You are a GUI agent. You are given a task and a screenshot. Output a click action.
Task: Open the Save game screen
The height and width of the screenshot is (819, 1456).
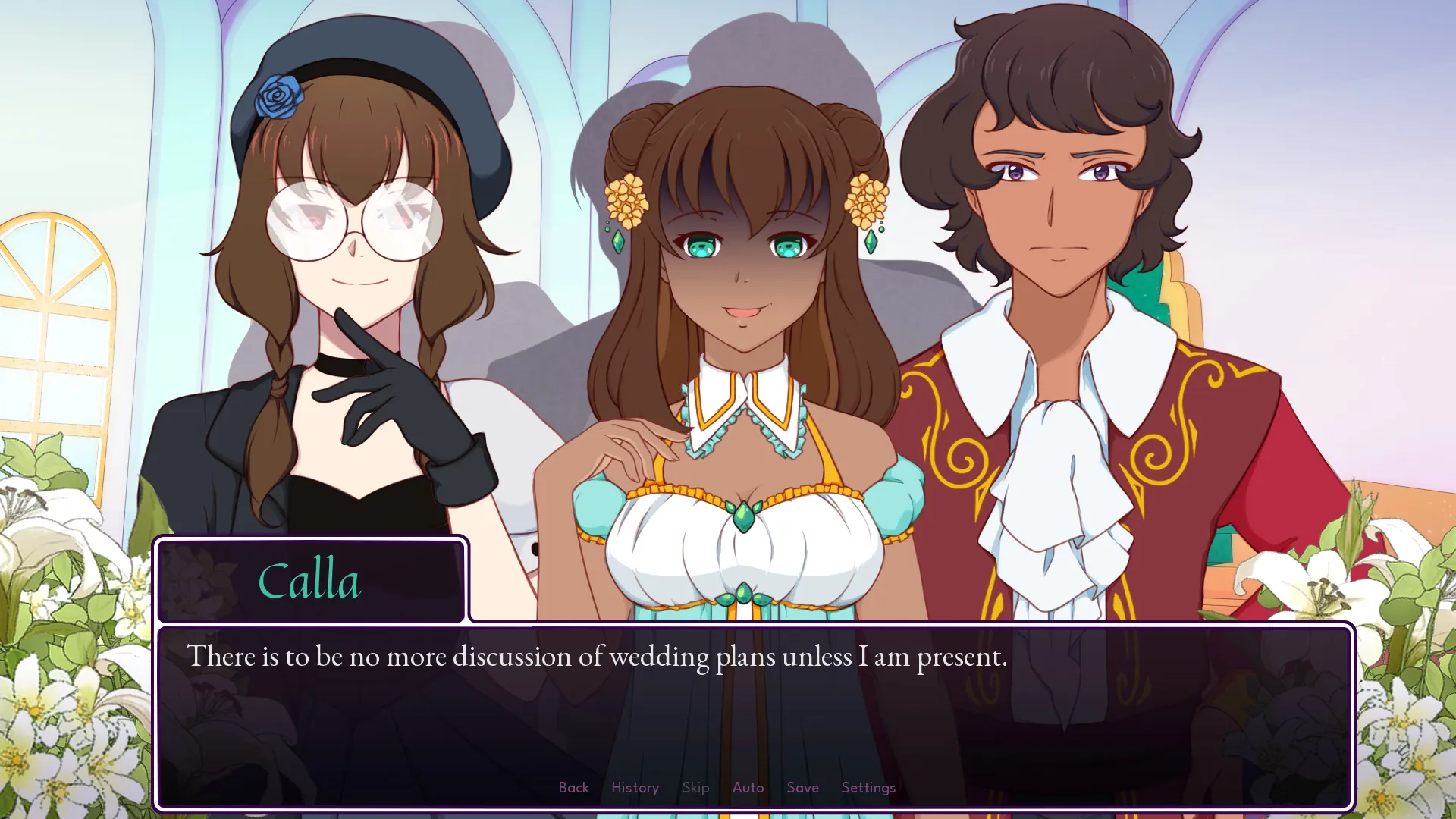pyautogui.click(x=802, y=787)
